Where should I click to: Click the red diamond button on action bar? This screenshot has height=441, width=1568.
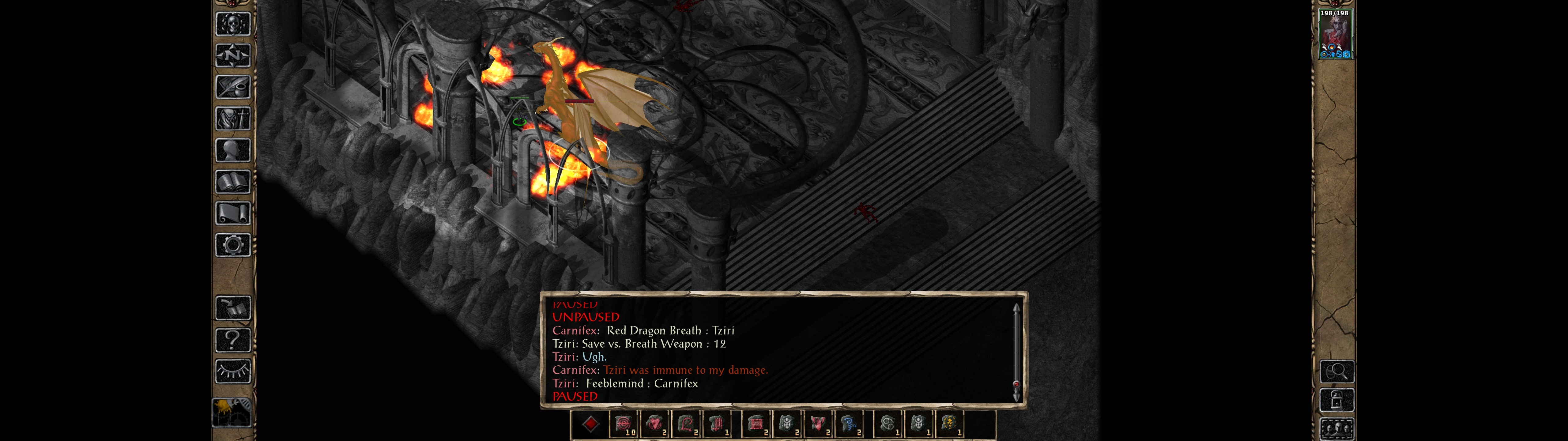tap(590, 424)
